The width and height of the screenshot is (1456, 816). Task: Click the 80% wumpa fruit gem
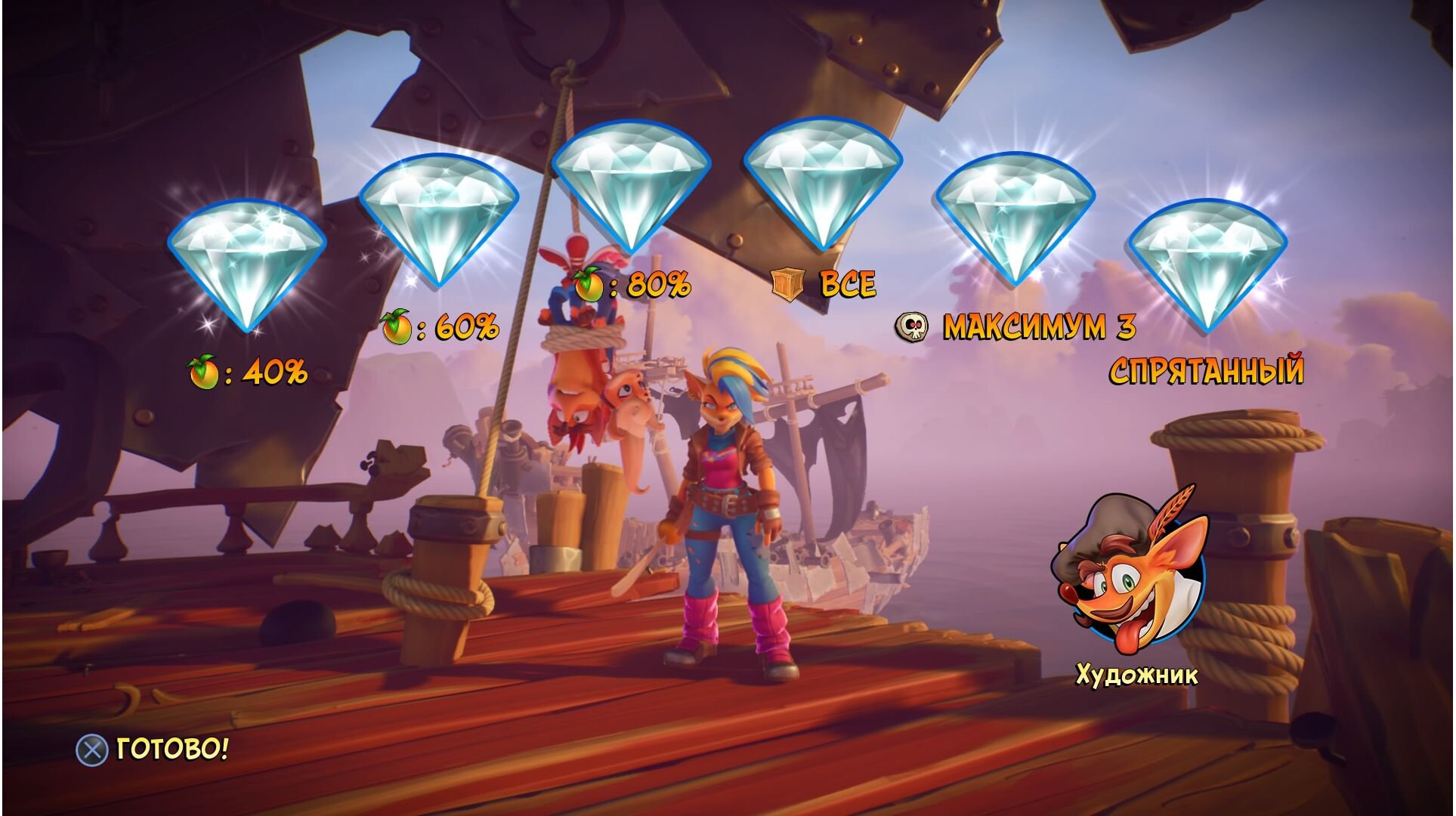[631, 184]
